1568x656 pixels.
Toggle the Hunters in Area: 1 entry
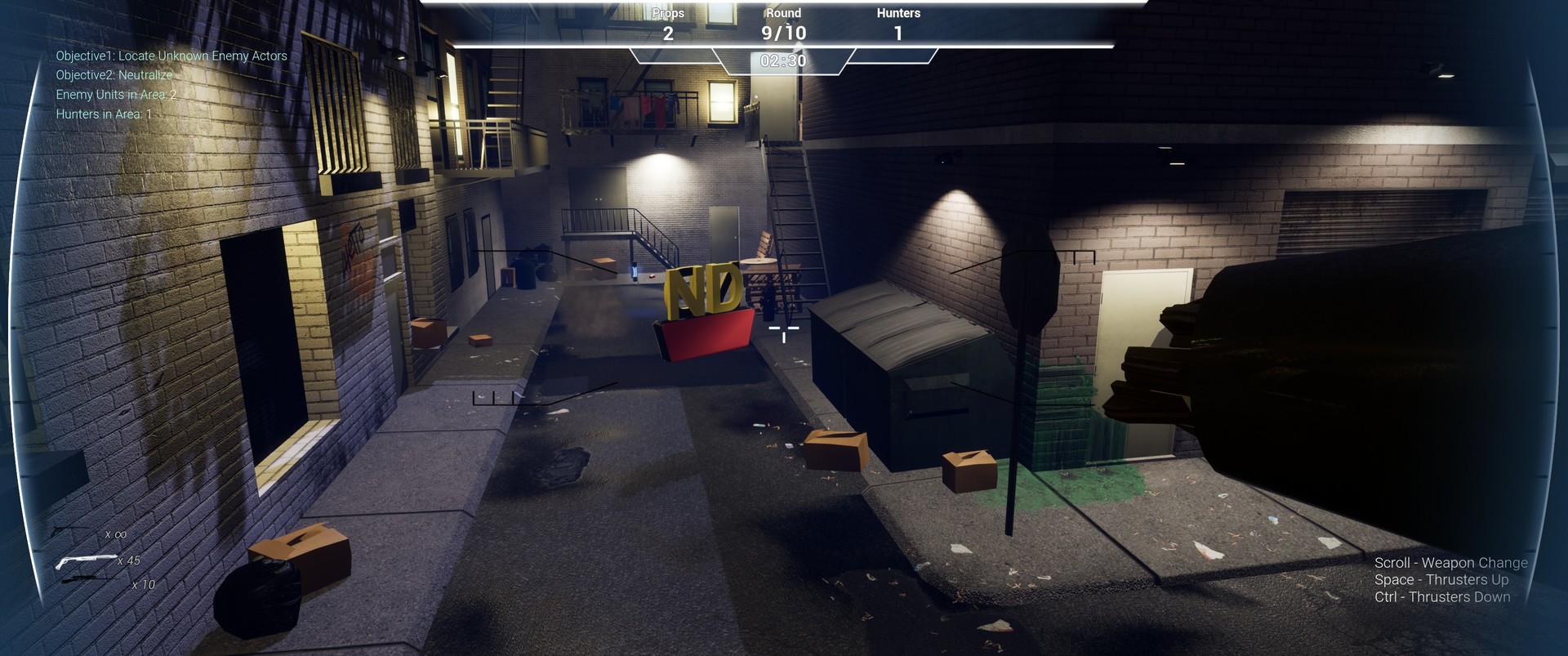pos(105,114)
